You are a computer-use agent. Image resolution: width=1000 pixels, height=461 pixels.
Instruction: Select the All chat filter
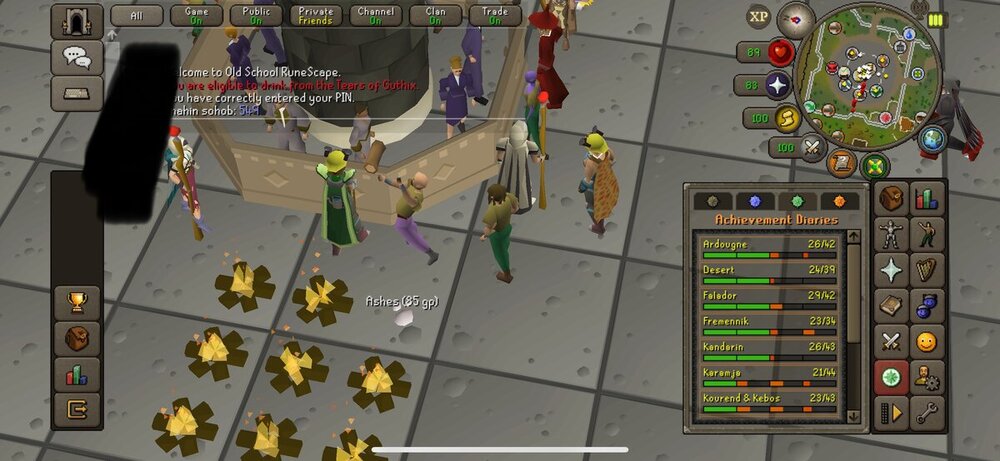137,15
